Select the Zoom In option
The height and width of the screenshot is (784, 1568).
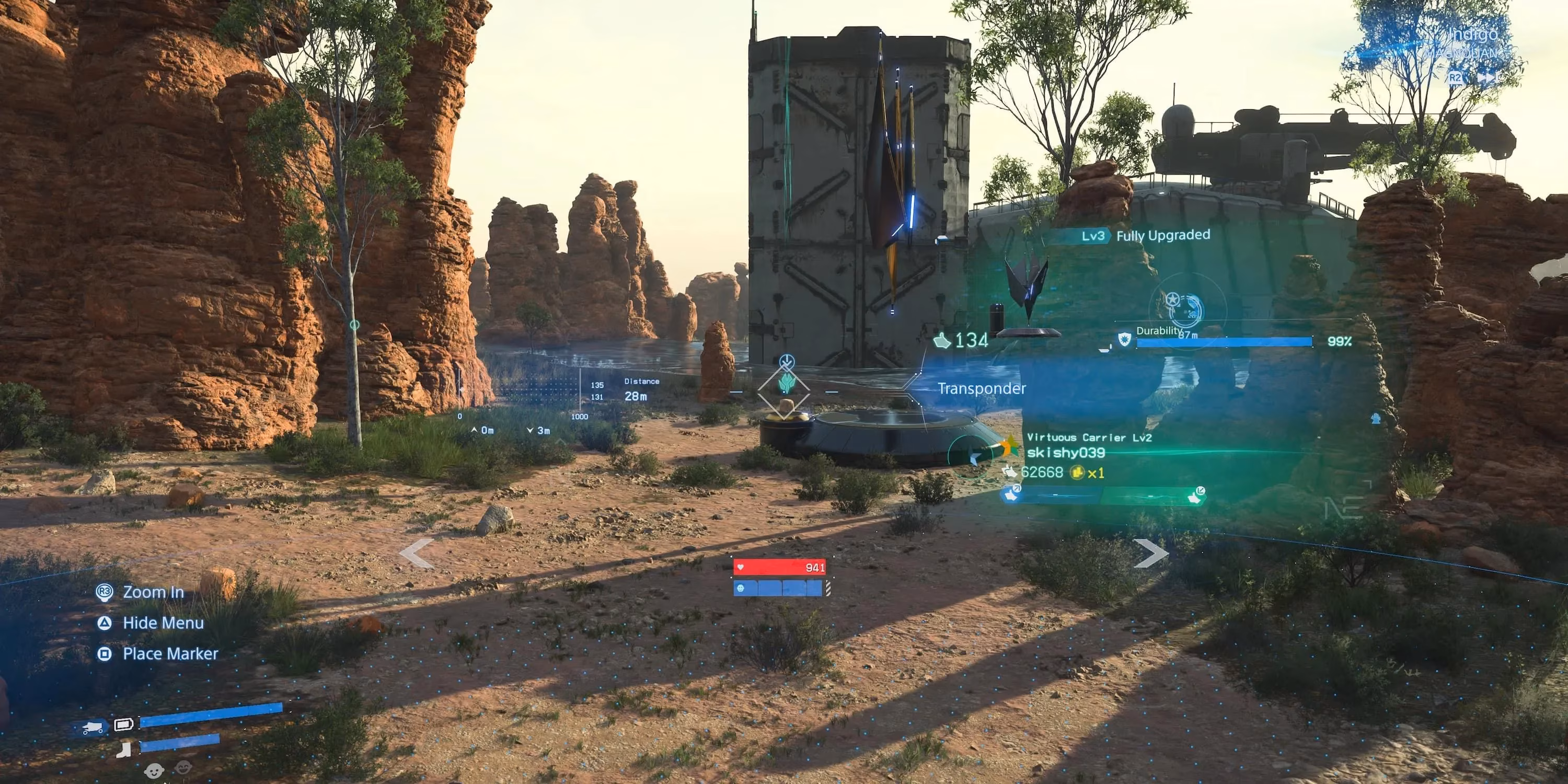pyautogui.click(x=153, y=592)
